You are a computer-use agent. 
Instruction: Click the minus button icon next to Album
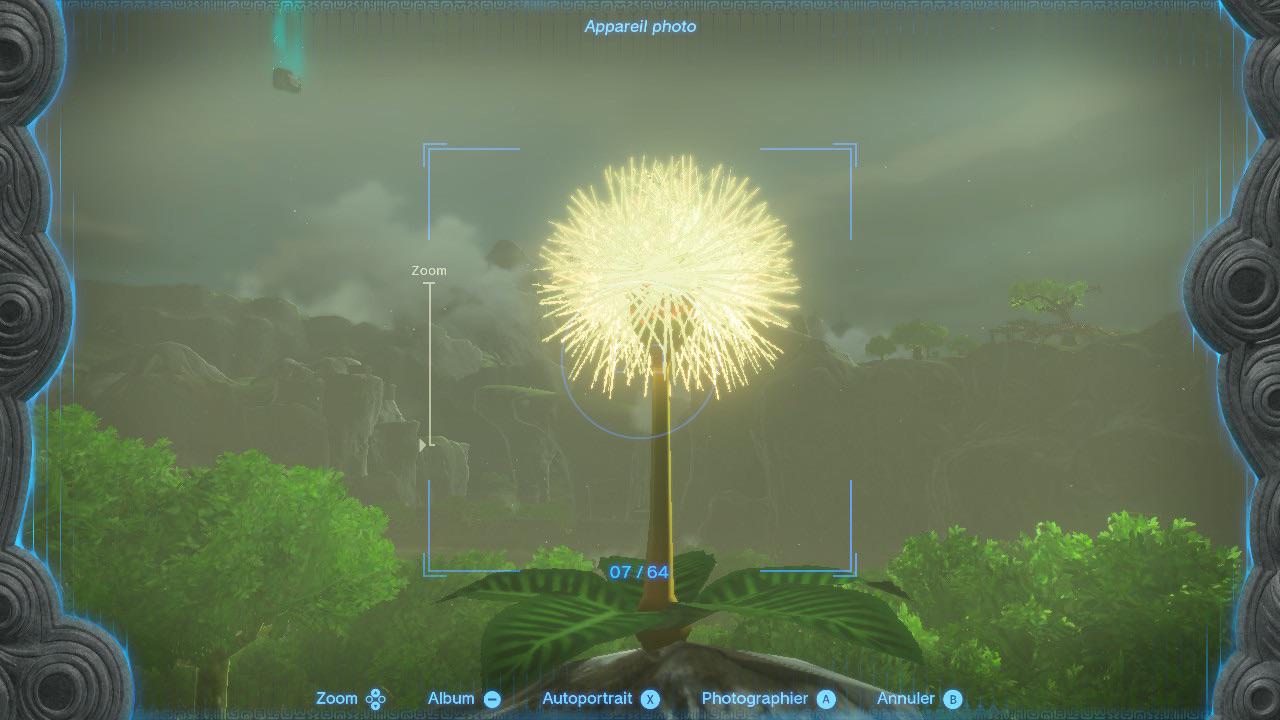pyautogui.click(x=491, y=699)
